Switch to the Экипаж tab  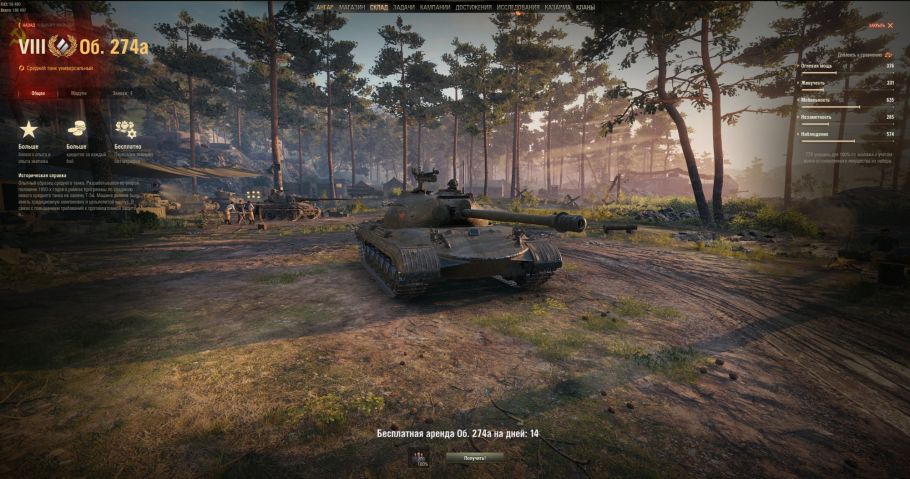coord(122,93)
